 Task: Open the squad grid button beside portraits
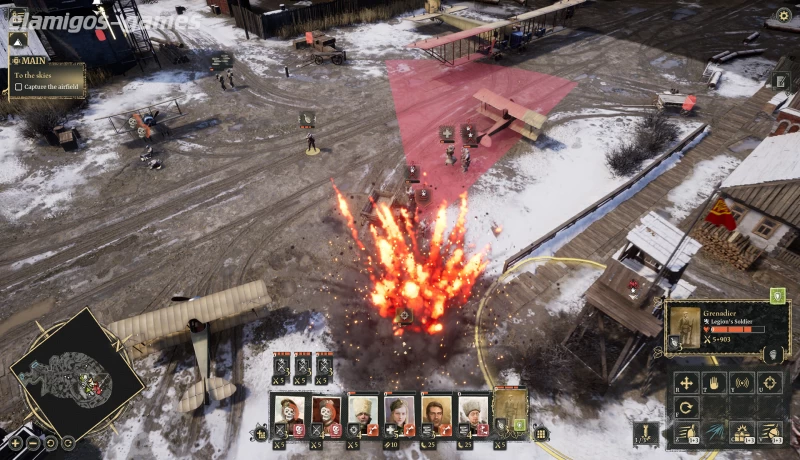(x=541, y=434)
